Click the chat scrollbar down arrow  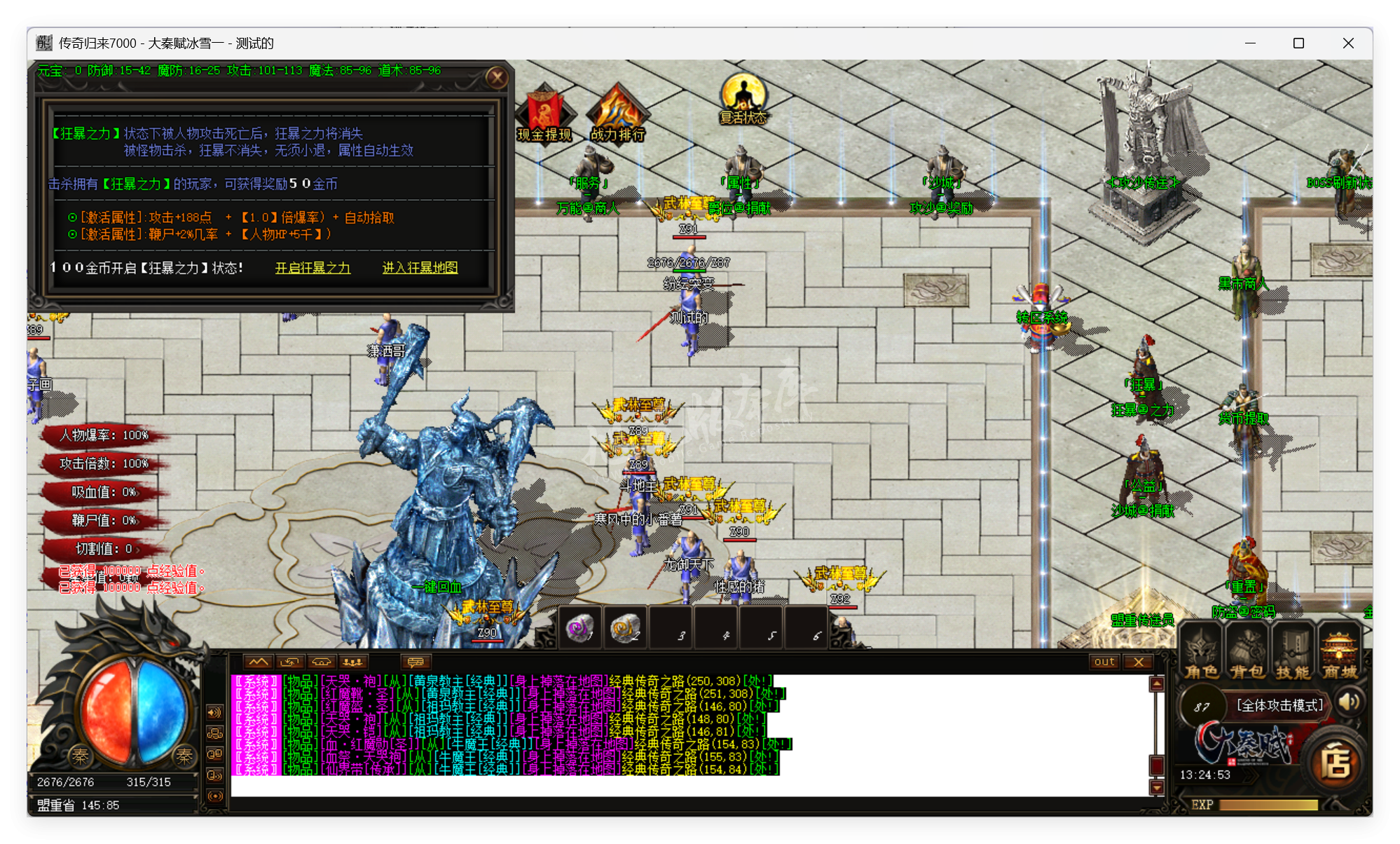point(1157,788)
